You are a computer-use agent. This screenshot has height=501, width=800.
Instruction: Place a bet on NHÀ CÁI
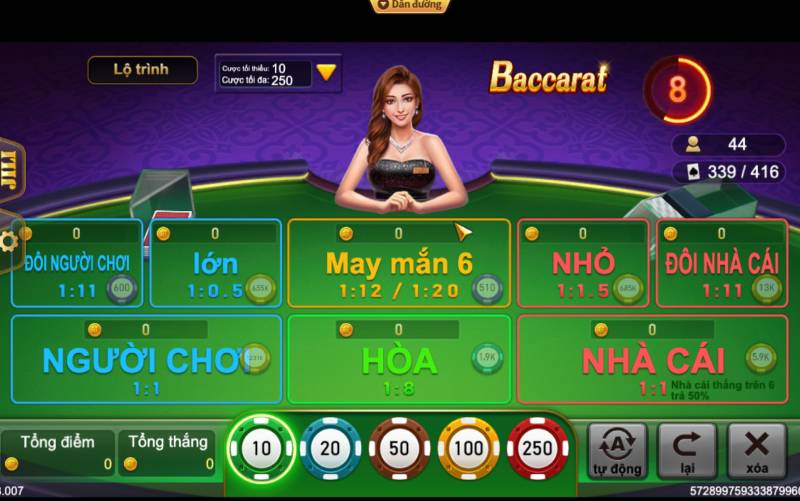(651, 359)
